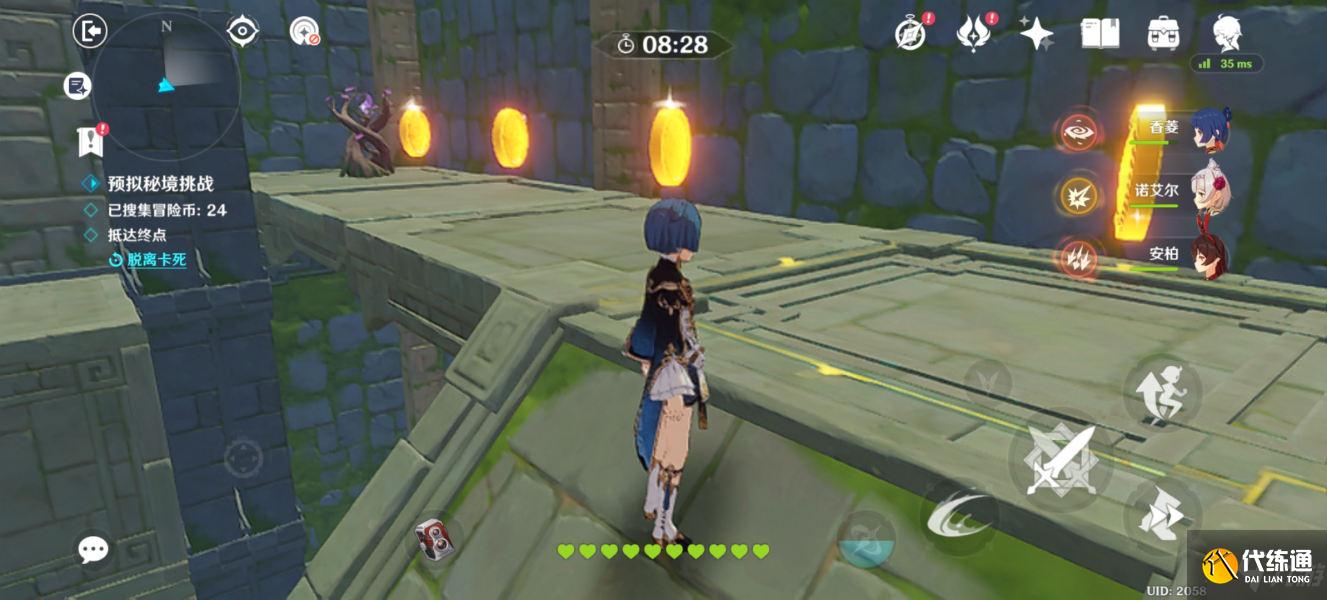Viewport: 1327px width, 600px height.
Task: Open the four-point star wish icon
Action: point(1036,34)
